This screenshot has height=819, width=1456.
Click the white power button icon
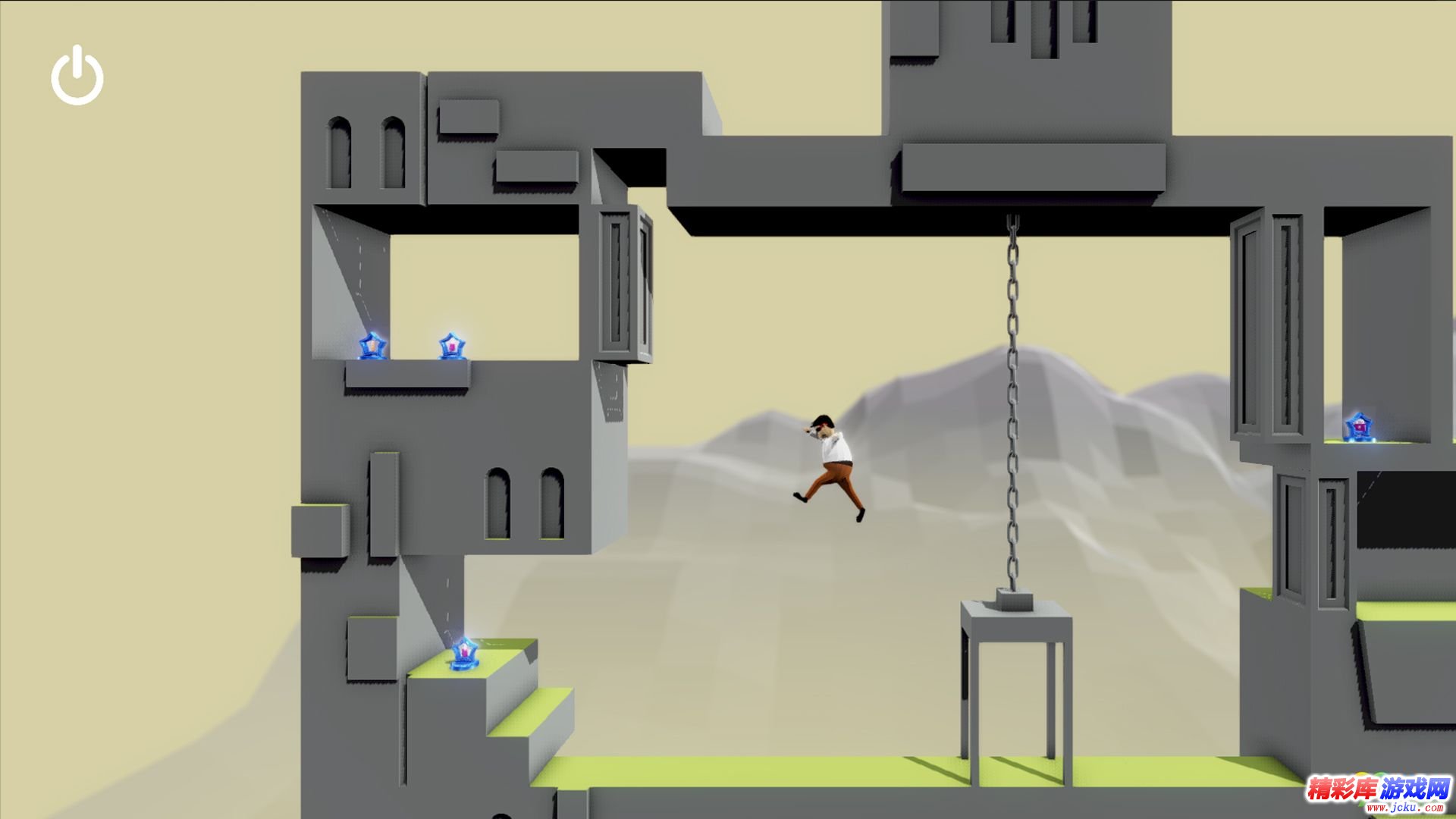click(77, 76)
